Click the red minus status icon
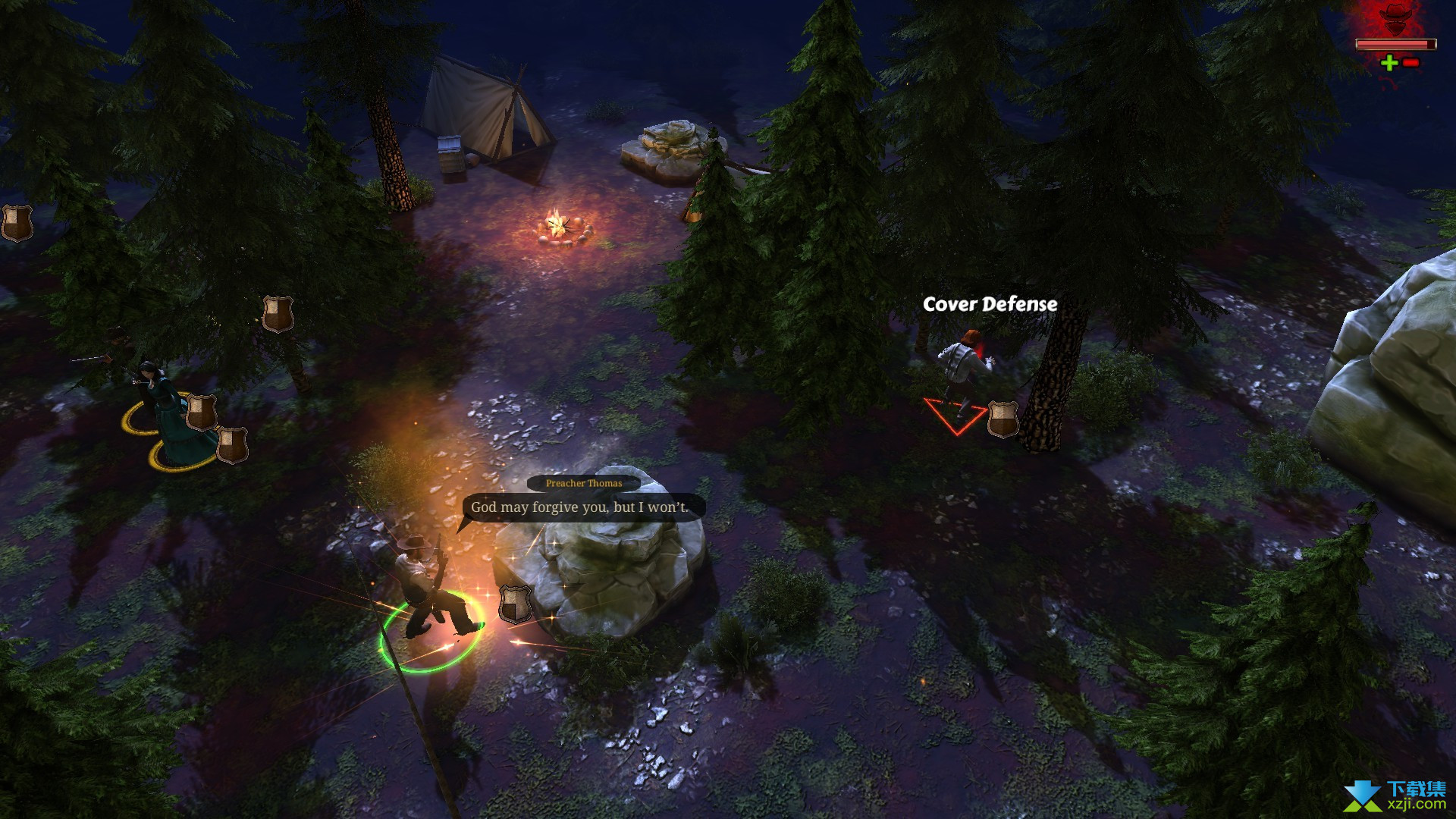This screenshot has width=1456, height=819. point(1410,63)
